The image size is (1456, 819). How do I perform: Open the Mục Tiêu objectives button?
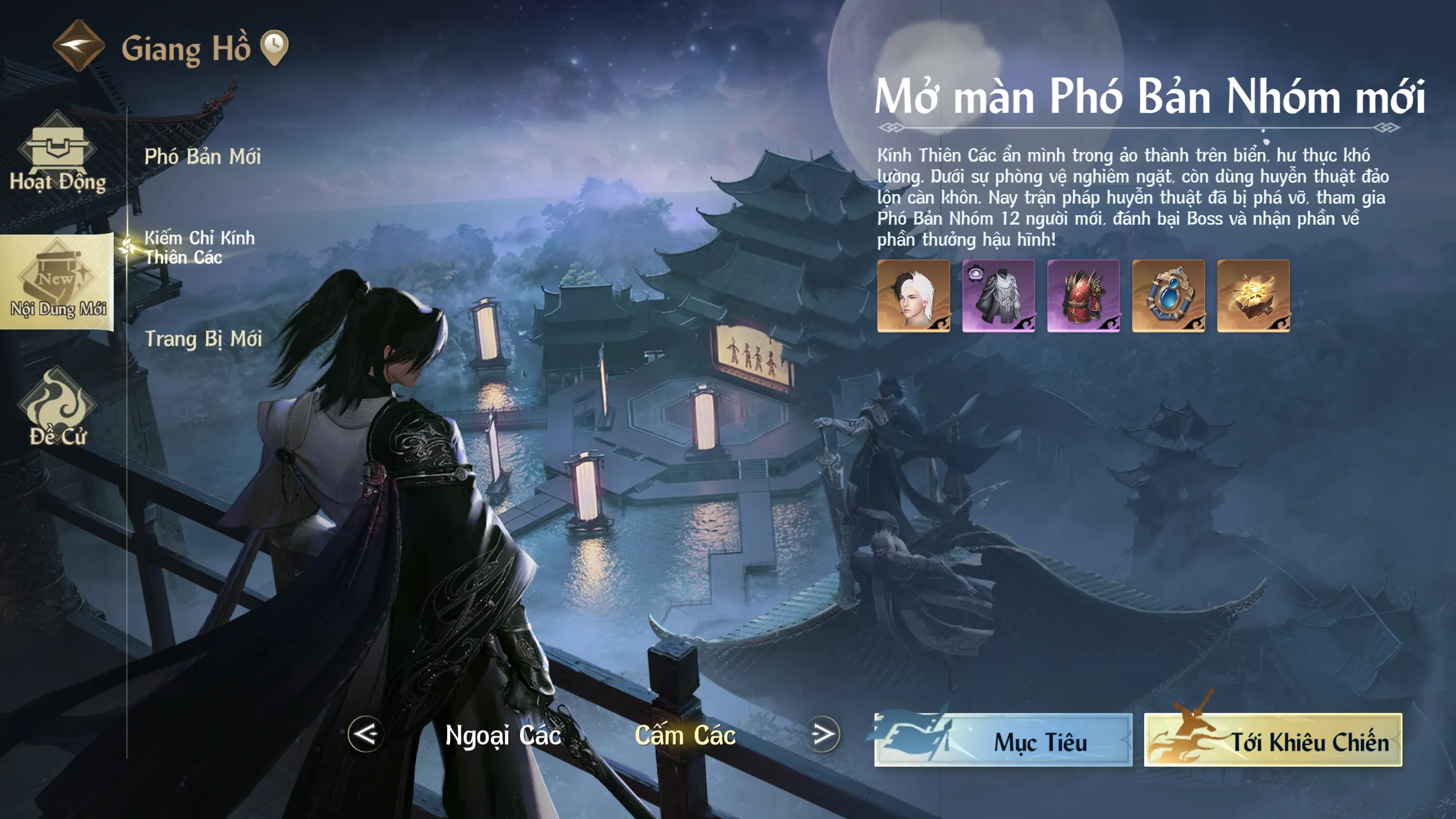(x=1004, y=740)
